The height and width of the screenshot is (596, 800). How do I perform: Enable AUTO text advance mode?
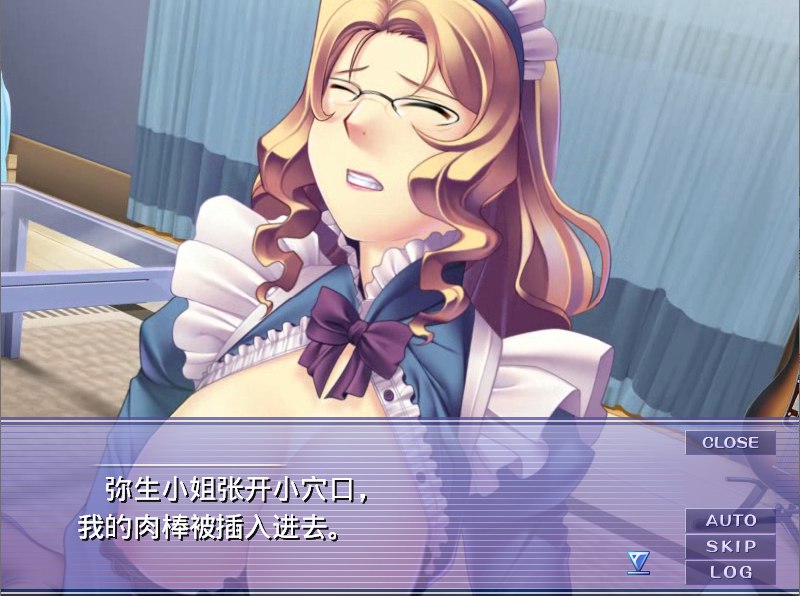click(x=730, y=520)
